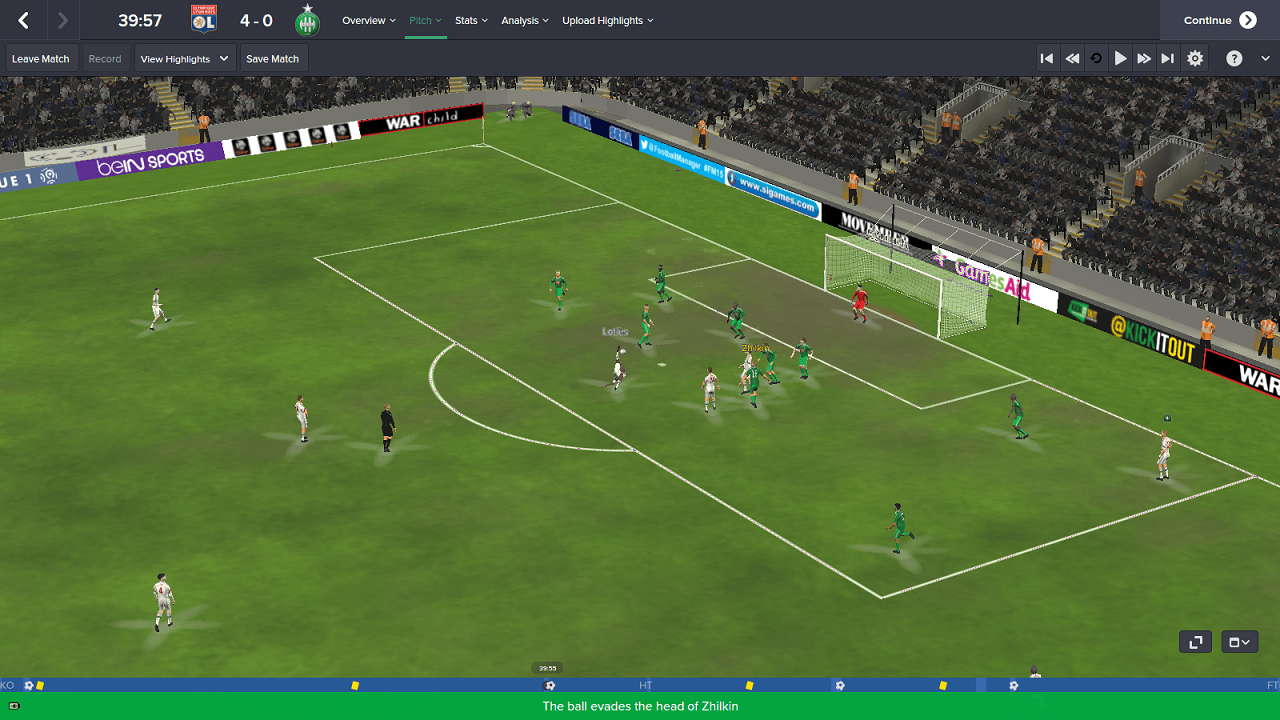Save the match
The width and height of the screenshot is (1280, 720).
[x=273, y=59]
